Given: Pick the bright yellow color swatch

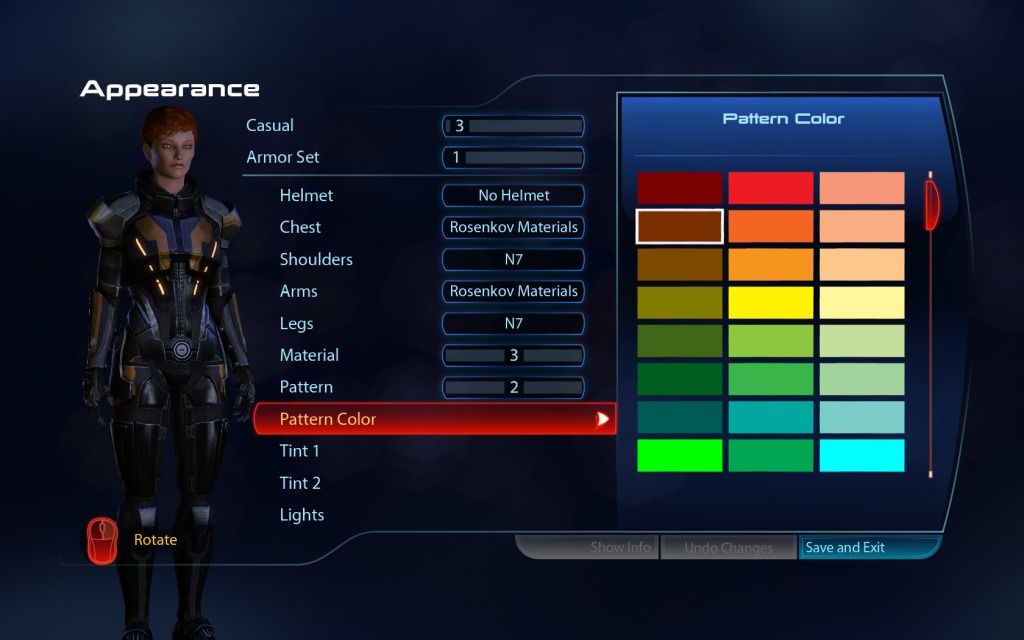Looking at the screenshot, I should [x=770, y=302].
